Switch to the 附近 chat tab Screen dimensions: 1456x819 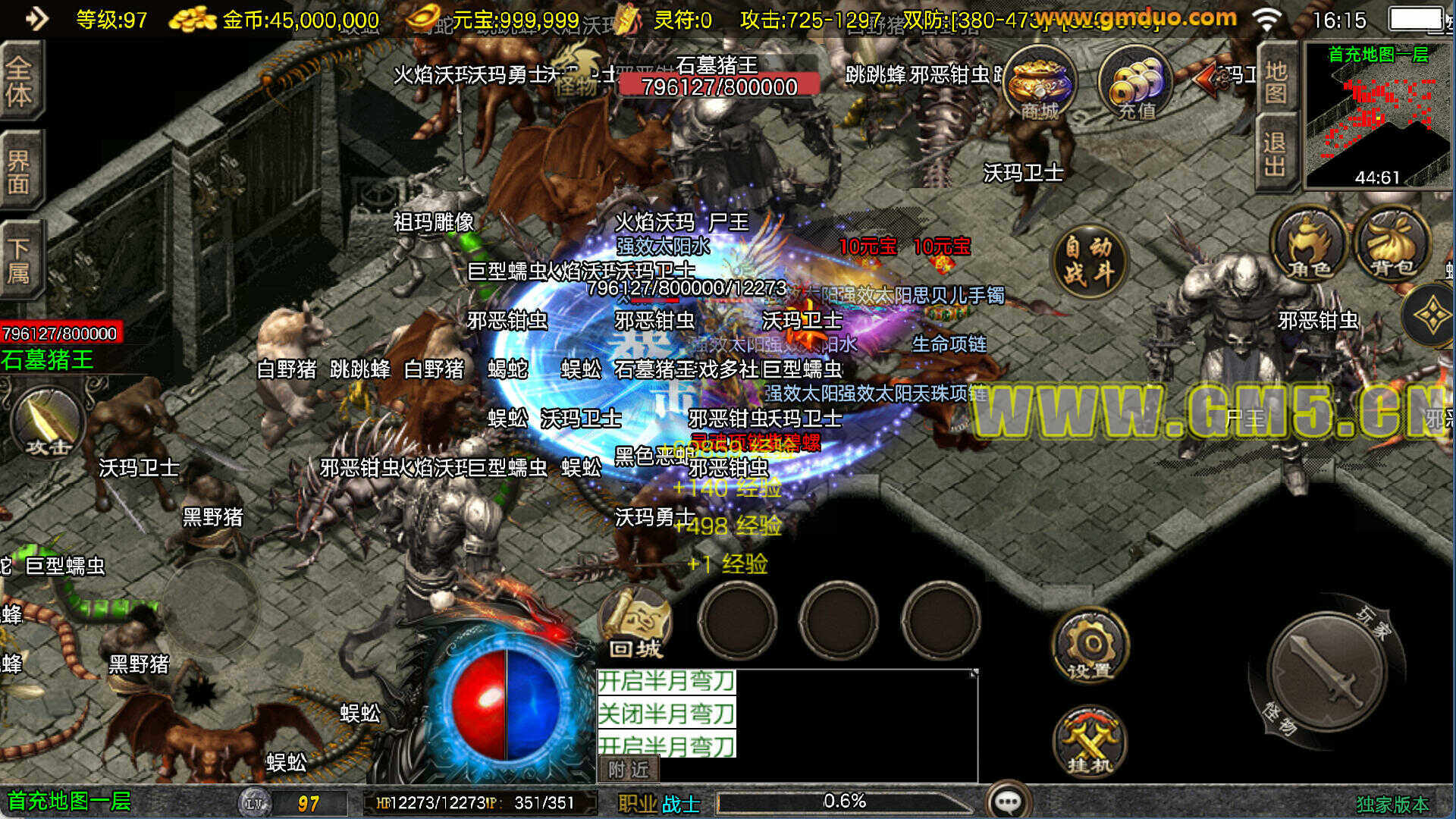(x=629, y=770)
